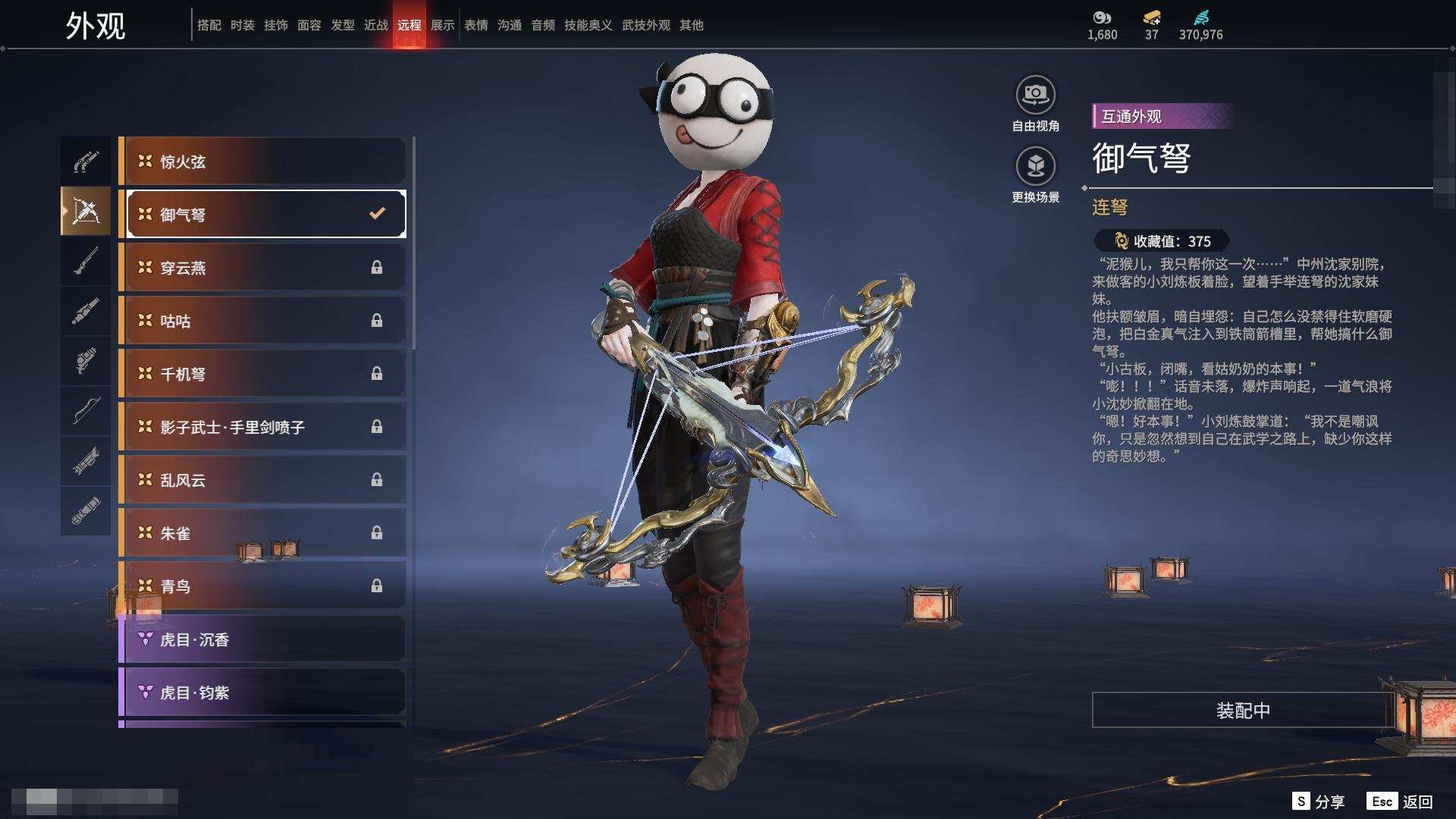Share via the 分享 button
Image resolution: width=1456 pixels, height=819 pixels.
click(1319, 802)
